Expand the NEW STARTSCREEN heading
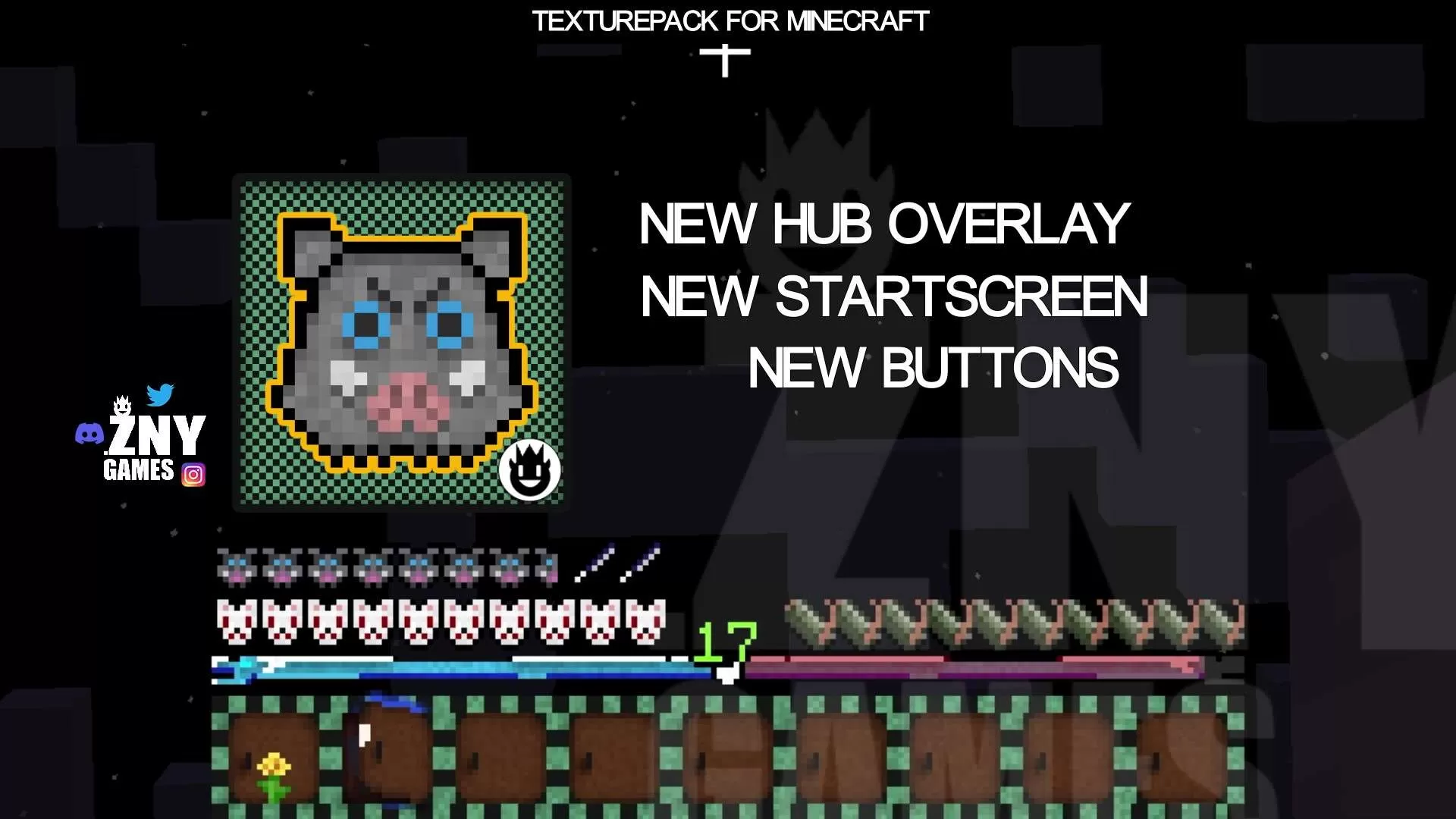The height and width of the screenshot is (819, 1456). pyautogui.click(x=895, y=297)
